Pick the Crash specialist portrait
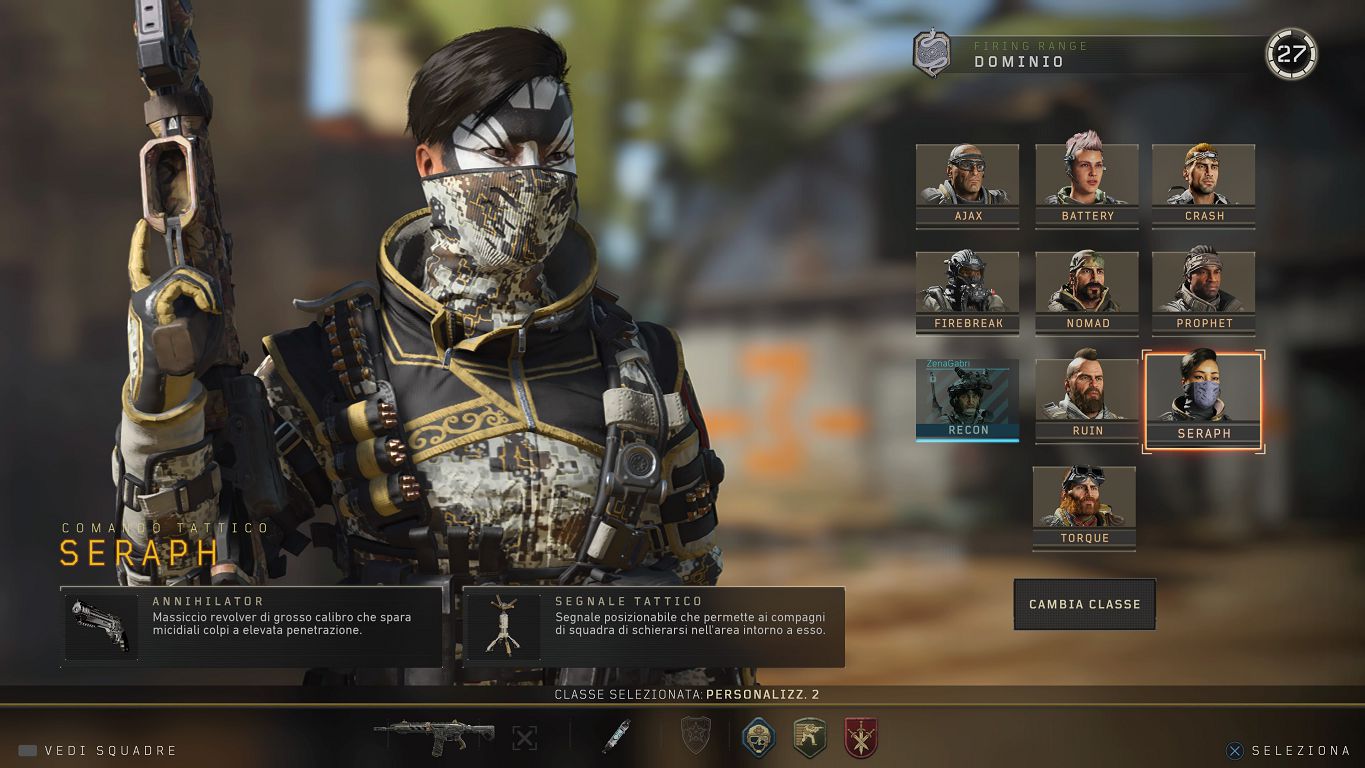 1203,186
